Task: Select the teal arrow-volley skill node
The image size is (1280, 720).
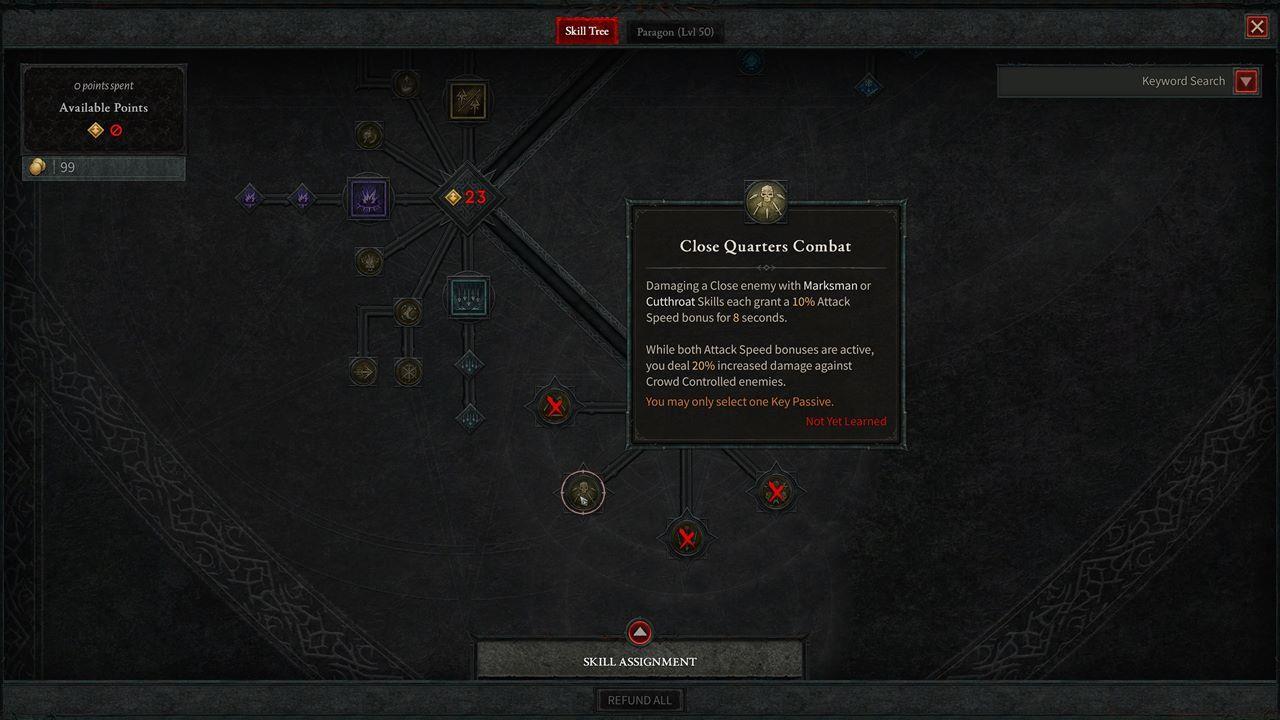Action: point(467,296)
